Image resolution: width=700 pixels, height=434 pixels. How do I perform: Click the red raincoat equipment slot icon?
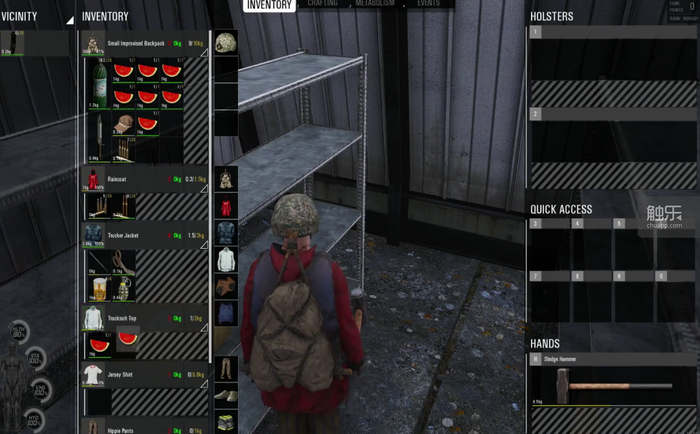coord(226,206)
